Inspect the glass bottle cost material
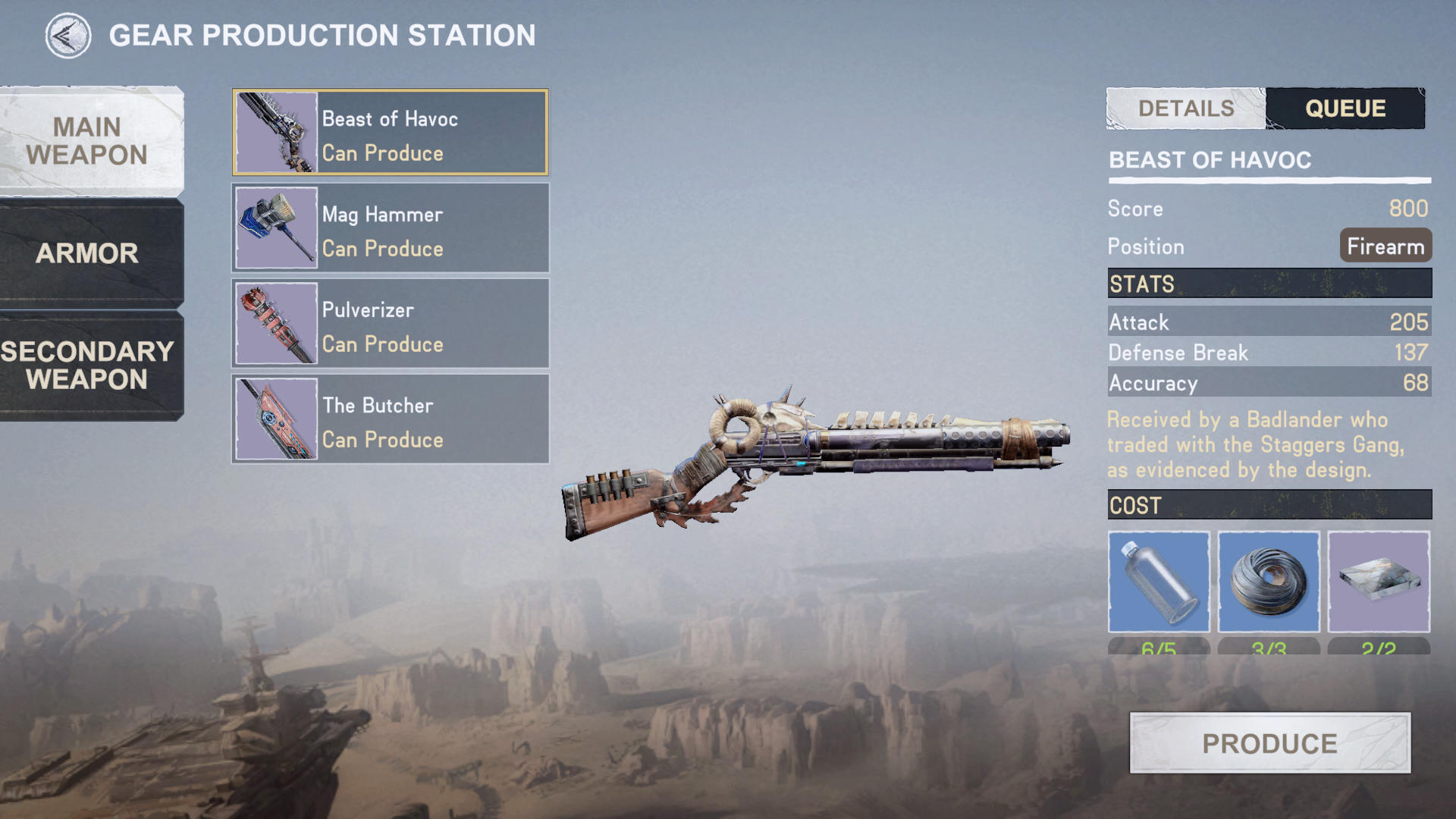The image size is (1456, 819). [x=1159, y=582]
